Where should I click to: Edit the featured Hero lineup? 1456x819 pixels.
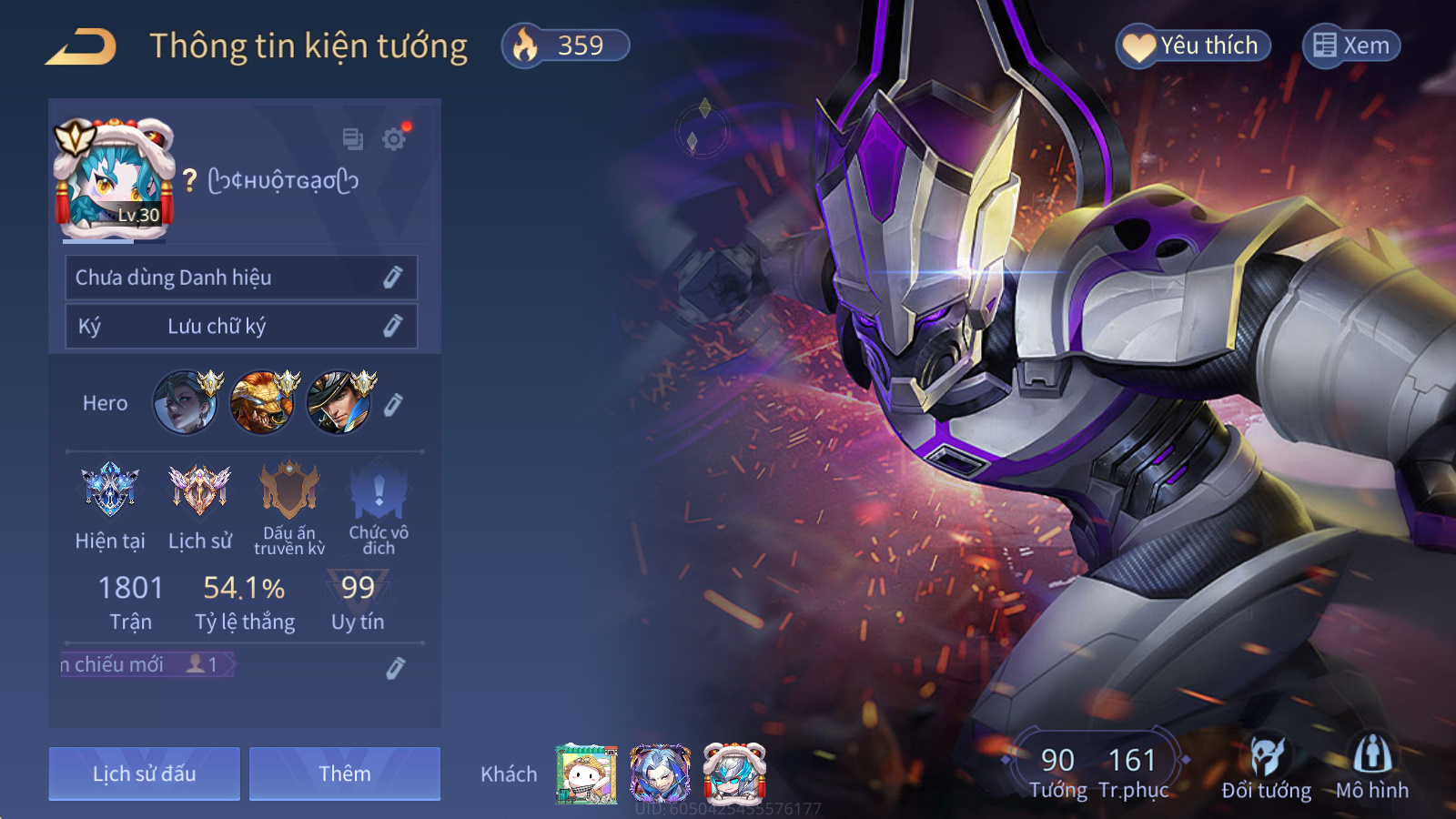(393, 404)
